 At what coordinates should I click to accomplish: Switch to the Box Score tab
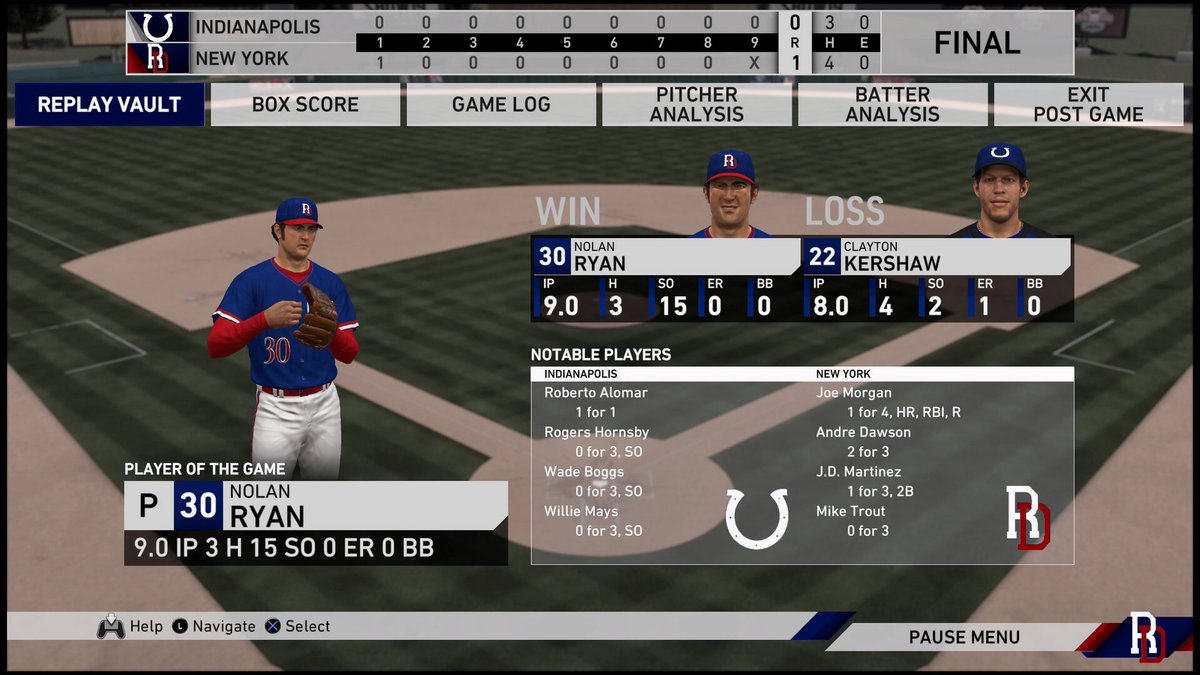coord(305,104)
